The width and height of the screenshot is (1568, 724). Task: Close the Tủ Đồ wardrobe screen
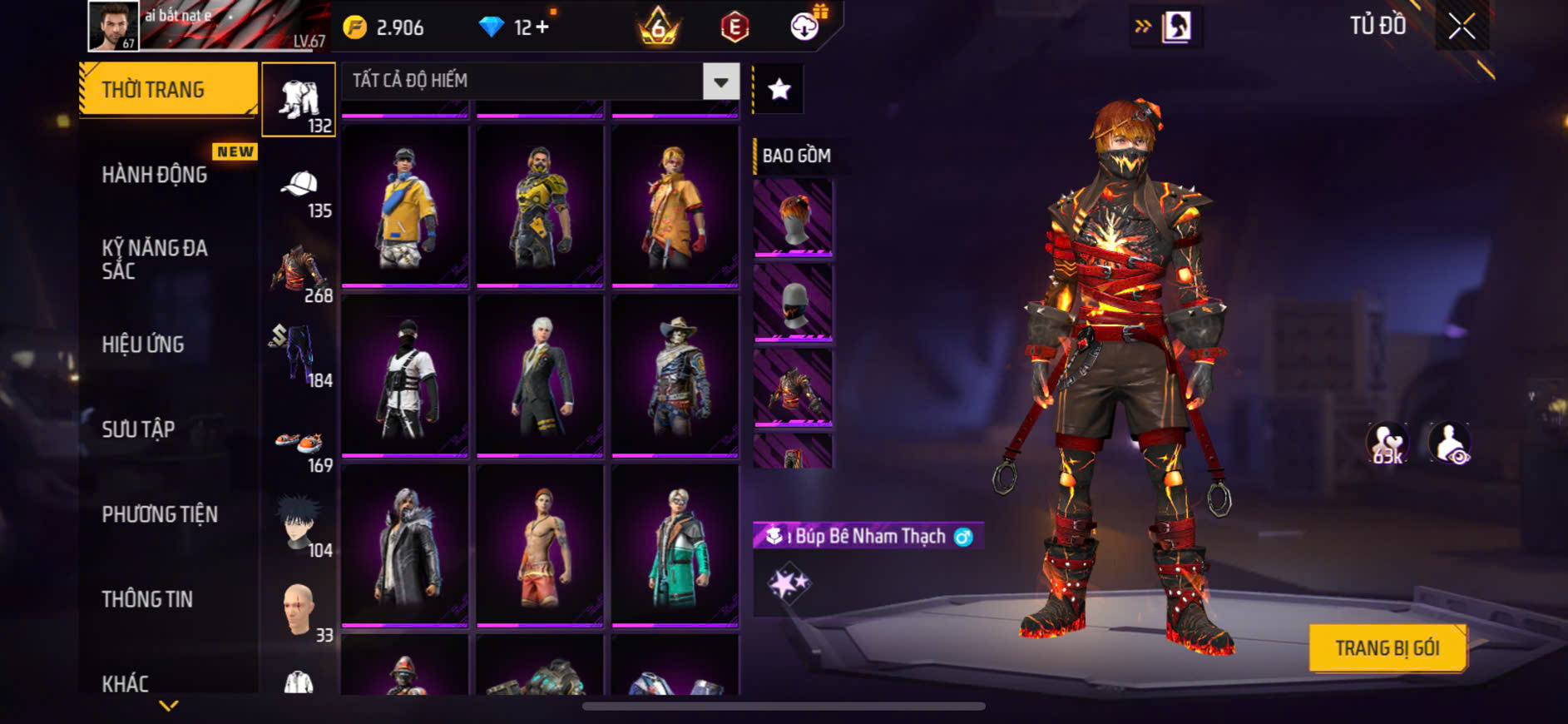click(x=1462, y=27)
